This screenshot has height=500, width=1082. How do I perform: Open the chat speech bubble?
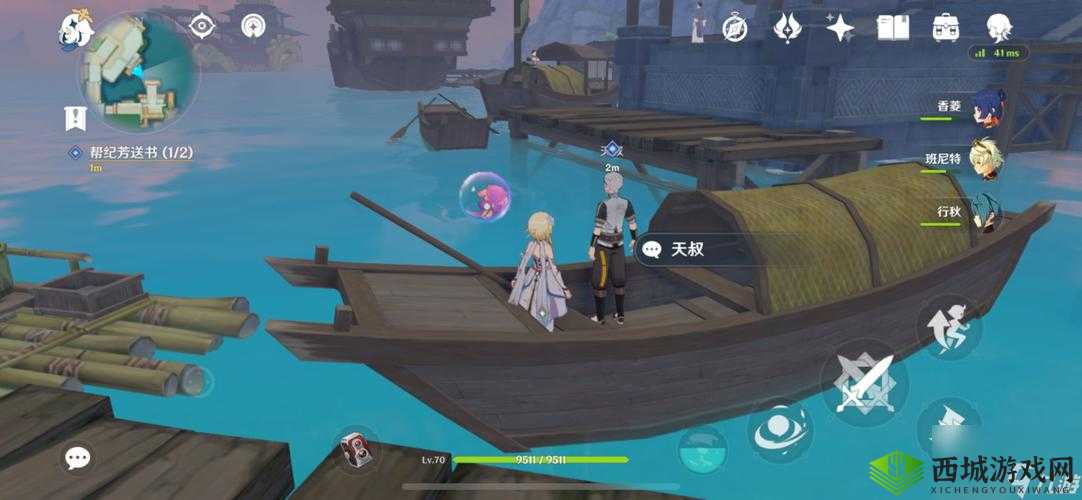77,459
